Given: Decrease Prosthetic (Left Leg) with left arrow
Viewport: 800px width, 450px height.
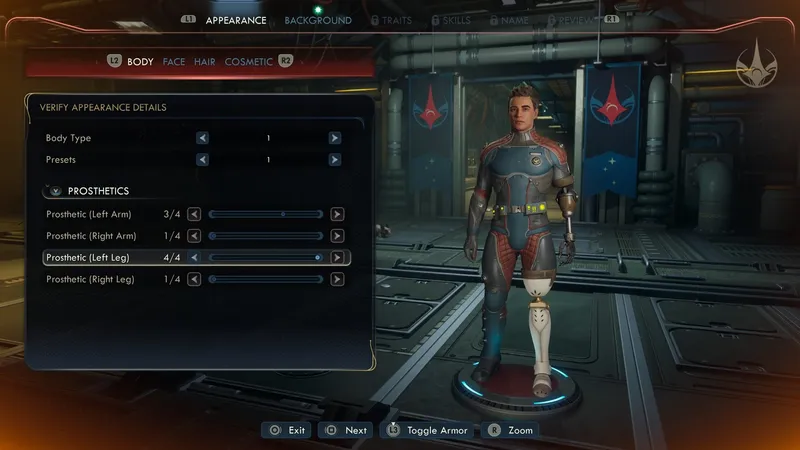Looking at the screenshot, I should tap(195, 257).
